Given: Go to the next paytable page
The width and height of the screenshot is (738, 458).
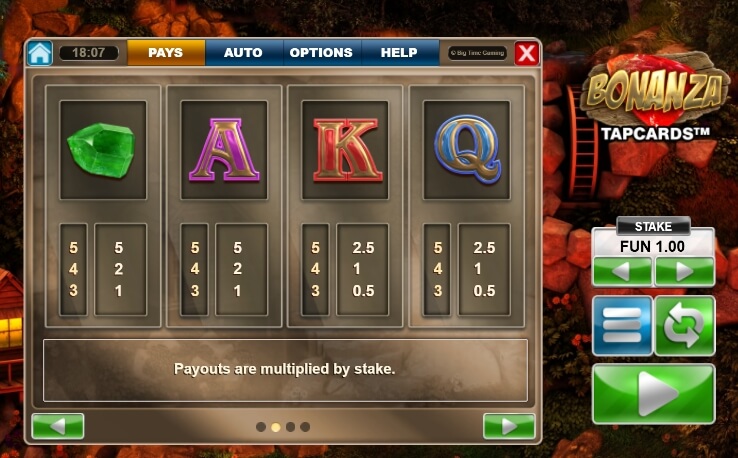Looking at the screenshot, I should 509,426.
